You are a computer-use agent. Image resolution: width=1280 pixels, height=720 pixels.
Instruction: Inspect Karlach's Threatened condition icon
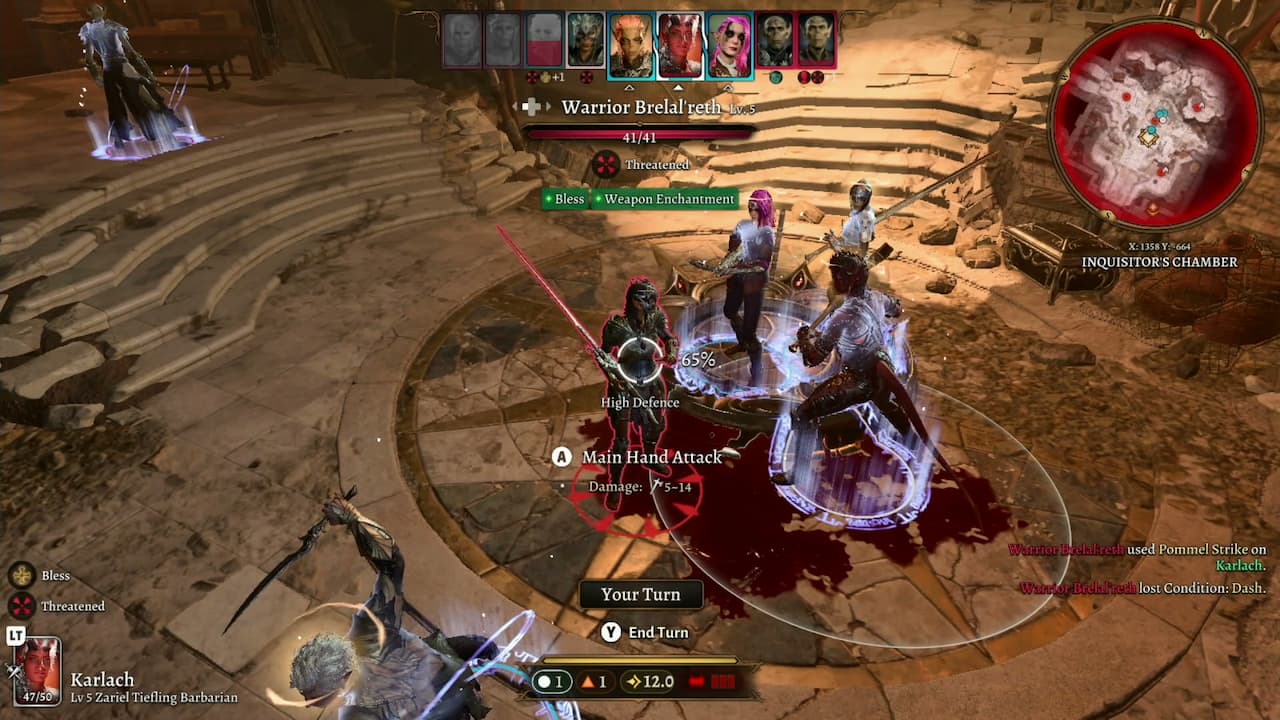(x=22, y=606)
